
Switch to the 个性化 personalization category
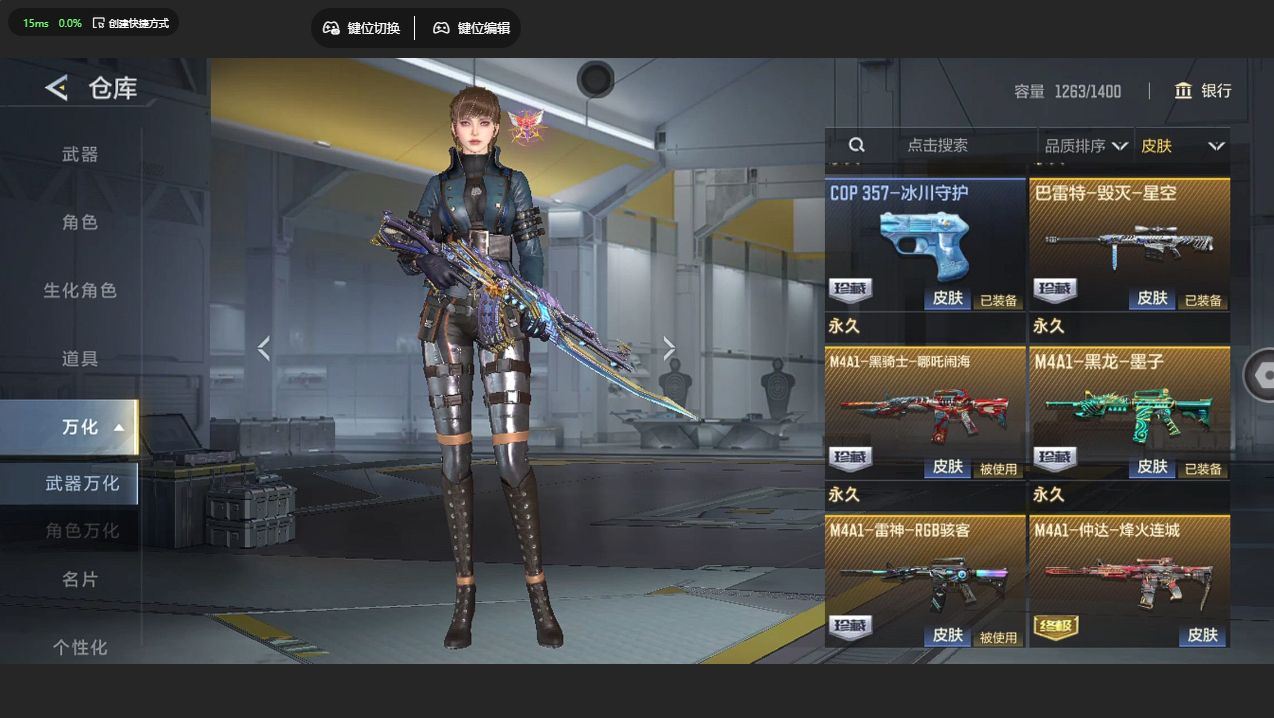(80, 647)
